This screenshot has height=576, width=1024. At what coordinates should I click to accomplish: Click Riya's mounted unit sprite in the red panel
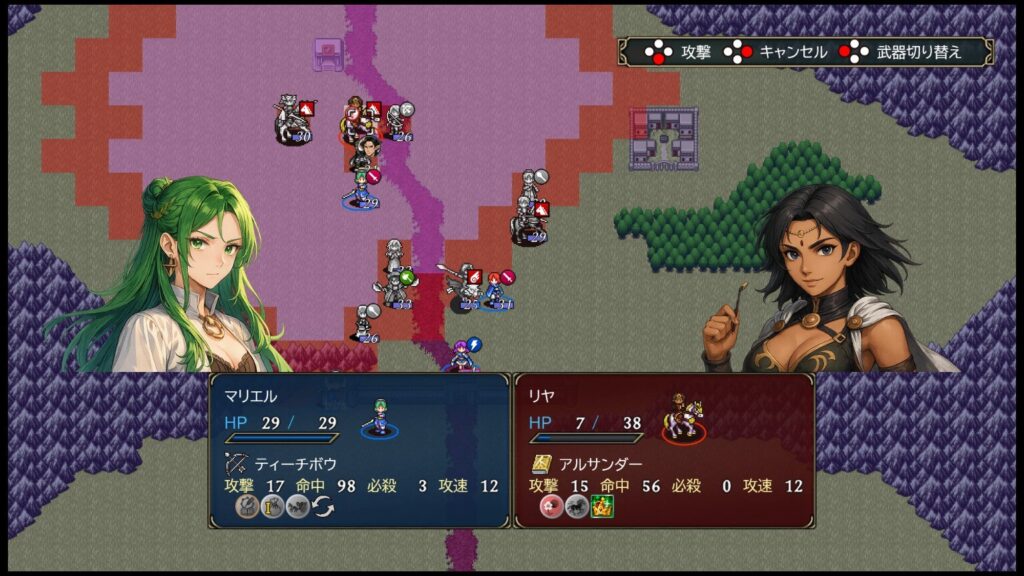pyautogui.click(x=684, y=418)
